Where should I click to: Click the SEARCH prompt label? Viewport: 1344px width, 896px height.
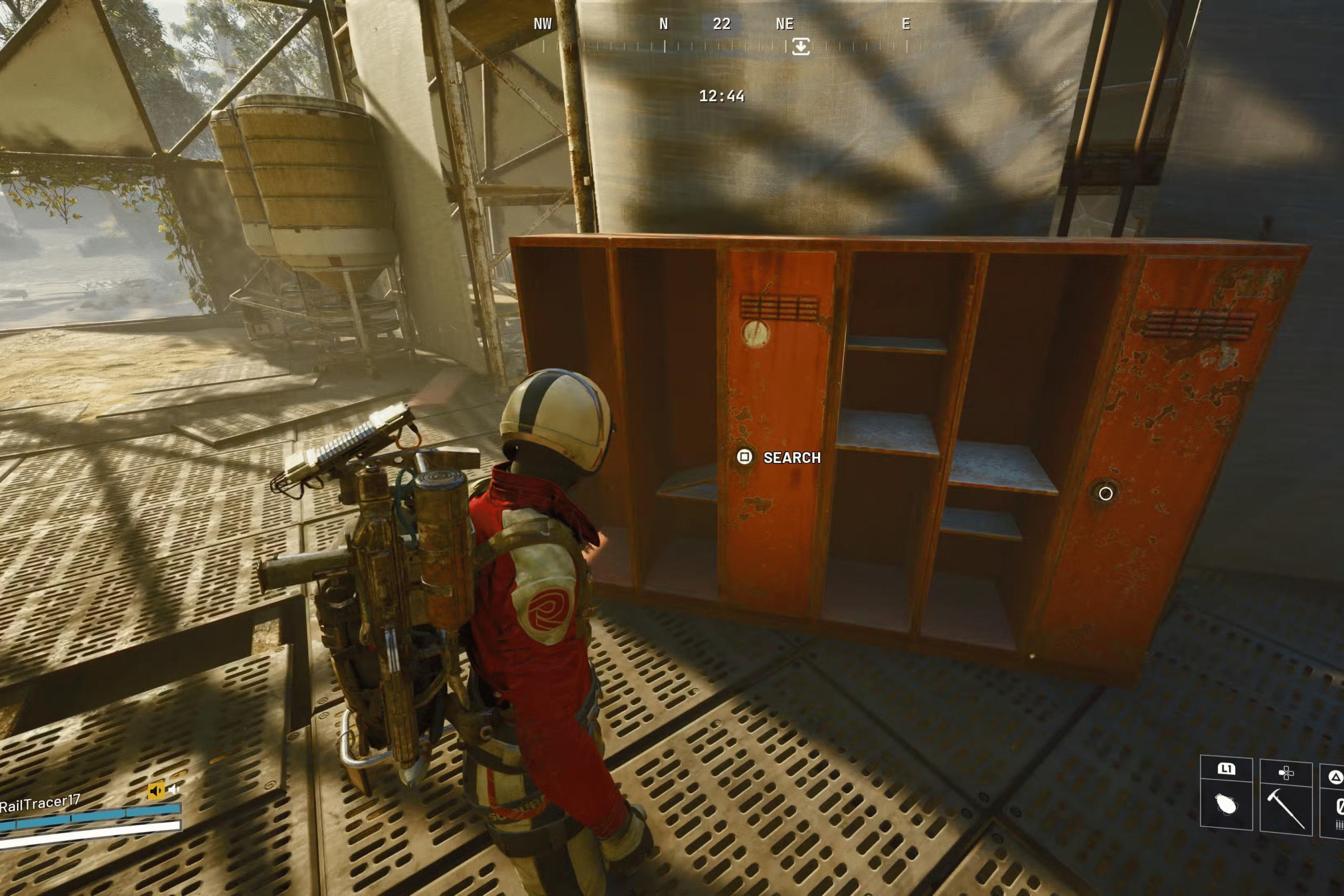tap(791, 458)
